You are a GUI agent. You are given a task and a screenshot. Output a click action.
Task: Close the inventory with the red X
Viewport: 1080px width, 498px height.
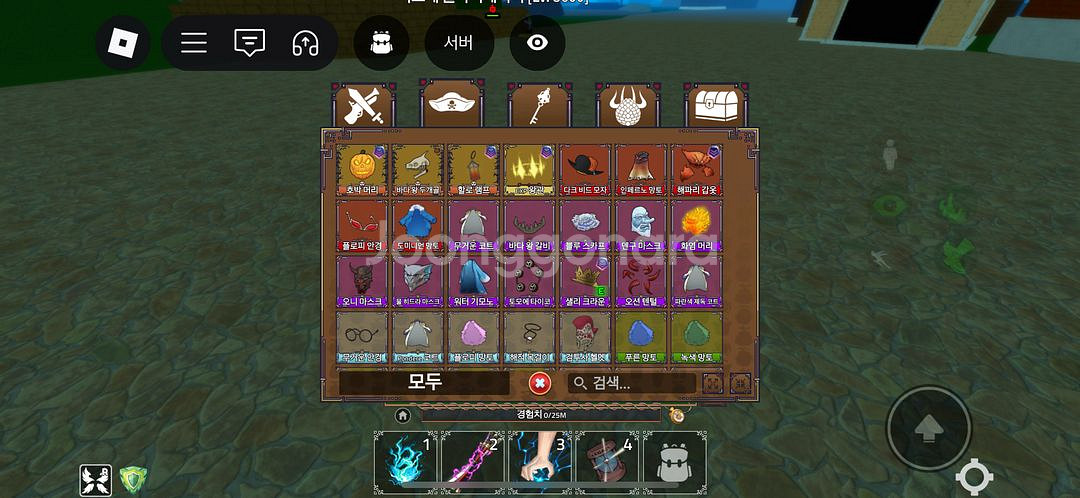(539, 382)
